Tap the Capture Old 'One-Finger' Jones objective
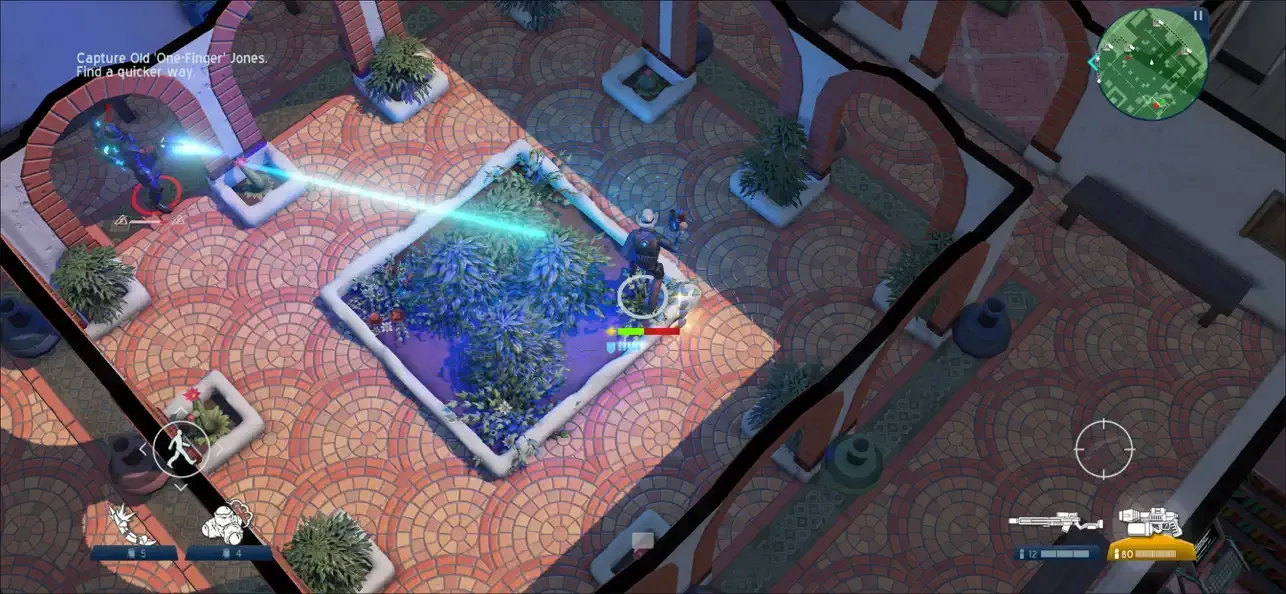Image resolution: width=1286 pixels, height=594 pixels. [173, 59]
